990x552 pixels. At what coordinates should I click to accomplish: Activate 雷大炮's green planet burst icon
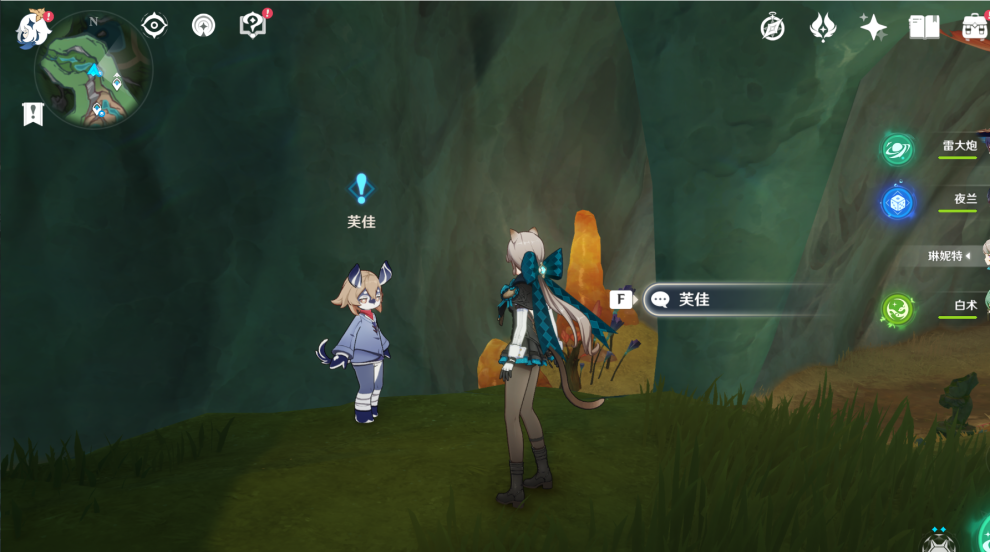(898, 150)
